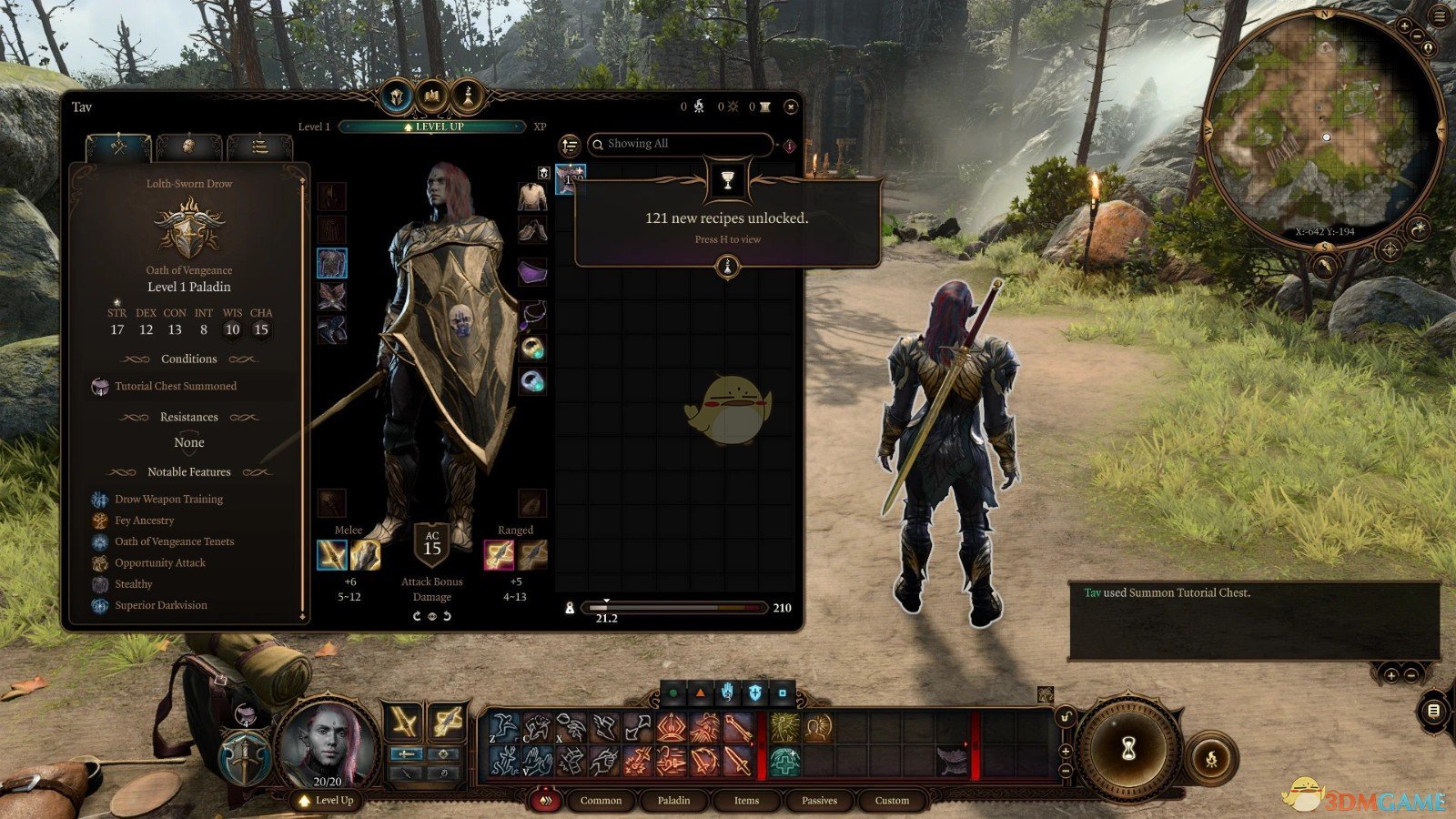The image size is (1456, 819).
Task: Click the sort icon beside inventory search bar
Action: pyautogui.click(x=571, y=145)
